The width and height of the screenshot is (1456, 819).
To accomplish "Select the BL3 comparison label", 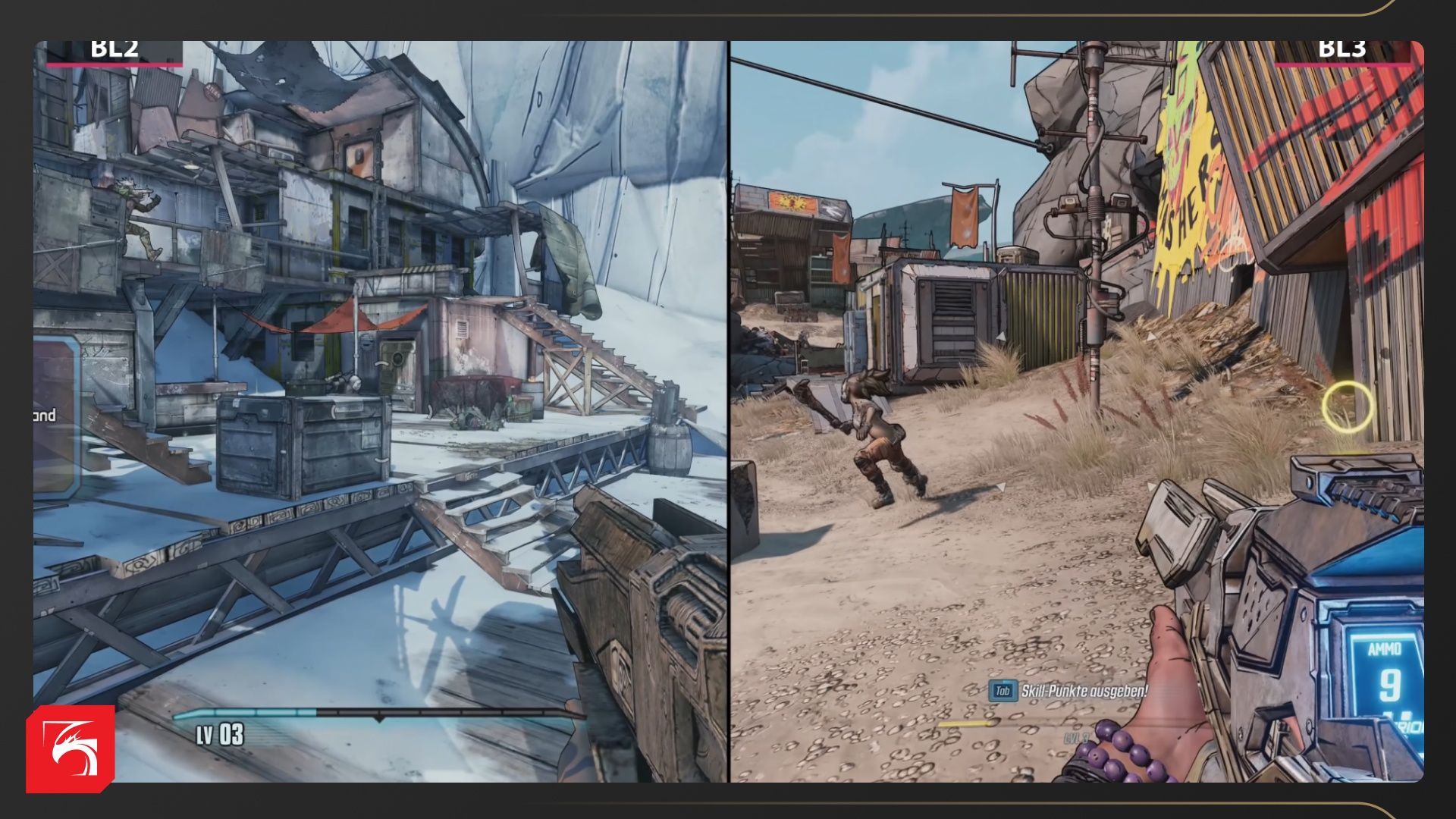I will click(x=1341, y=50).
